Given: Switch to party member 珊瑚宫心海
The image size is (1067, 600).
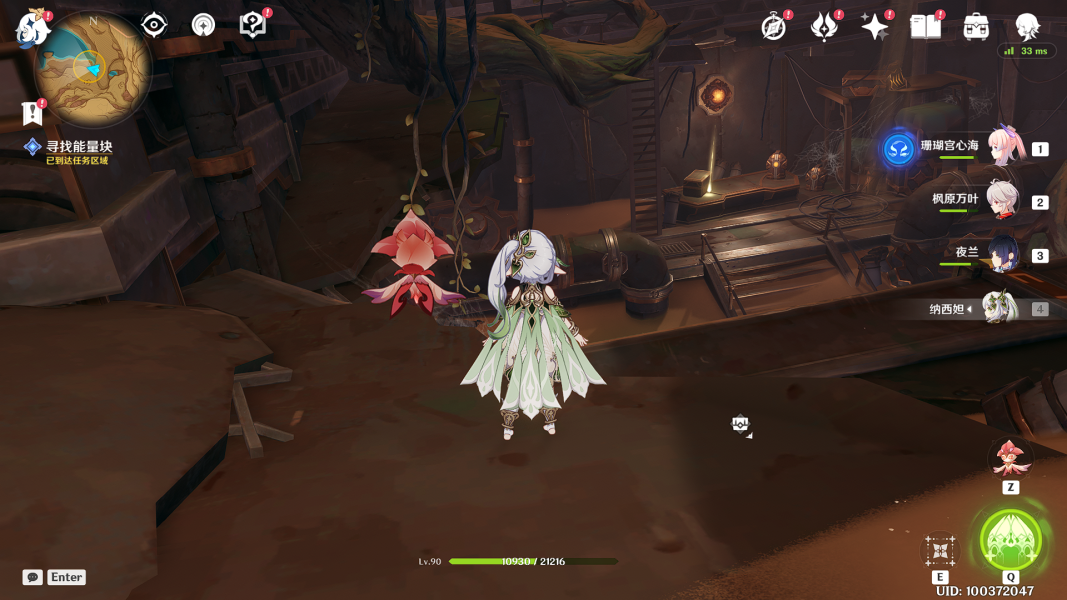Looking at the screenshot, I should point(1002,148).
